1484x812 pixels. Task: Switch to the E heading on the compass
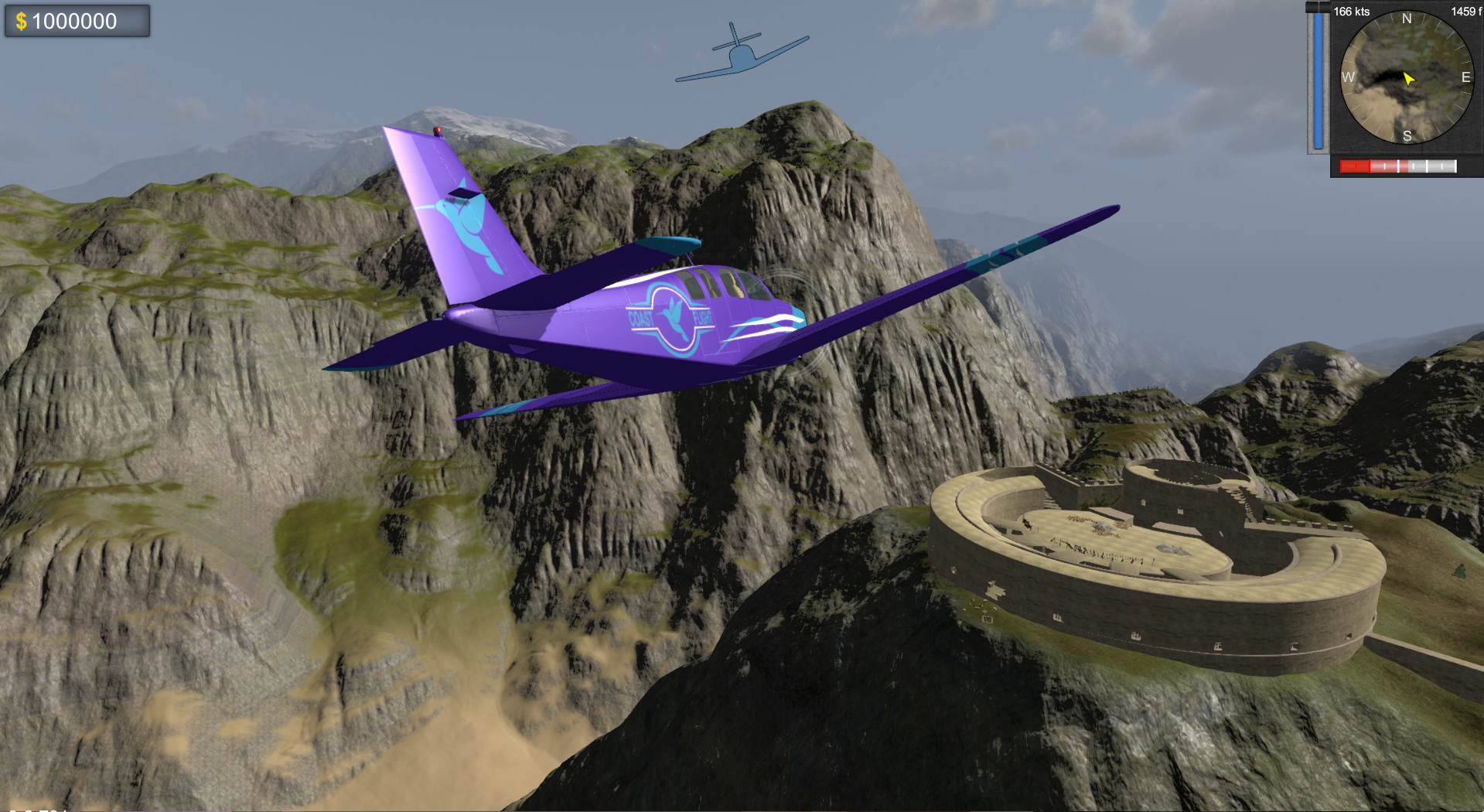click(1465, 77)
